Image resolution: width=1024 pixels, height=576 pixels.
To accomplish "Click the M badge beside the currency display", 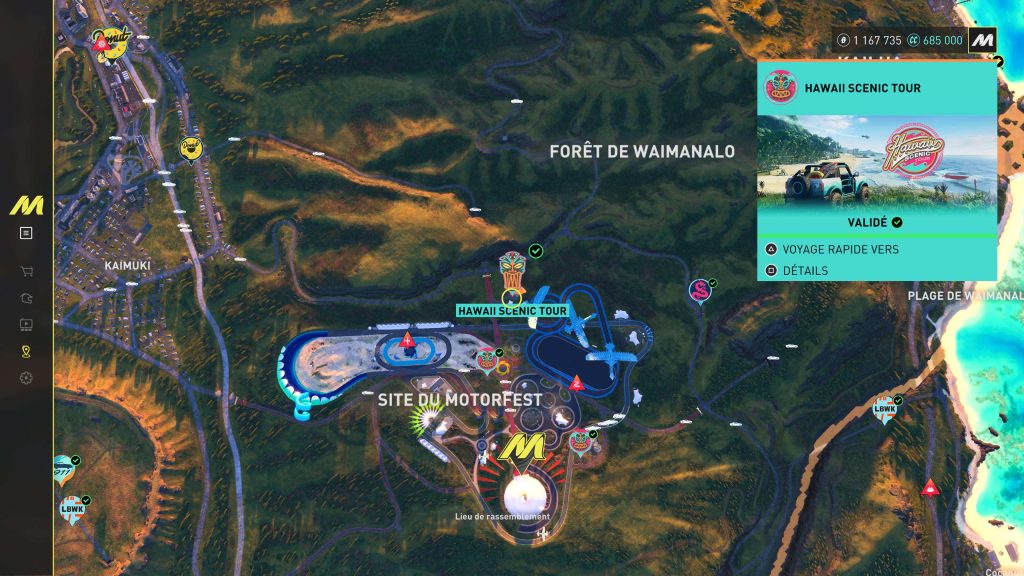I will (x=982, y=40).
